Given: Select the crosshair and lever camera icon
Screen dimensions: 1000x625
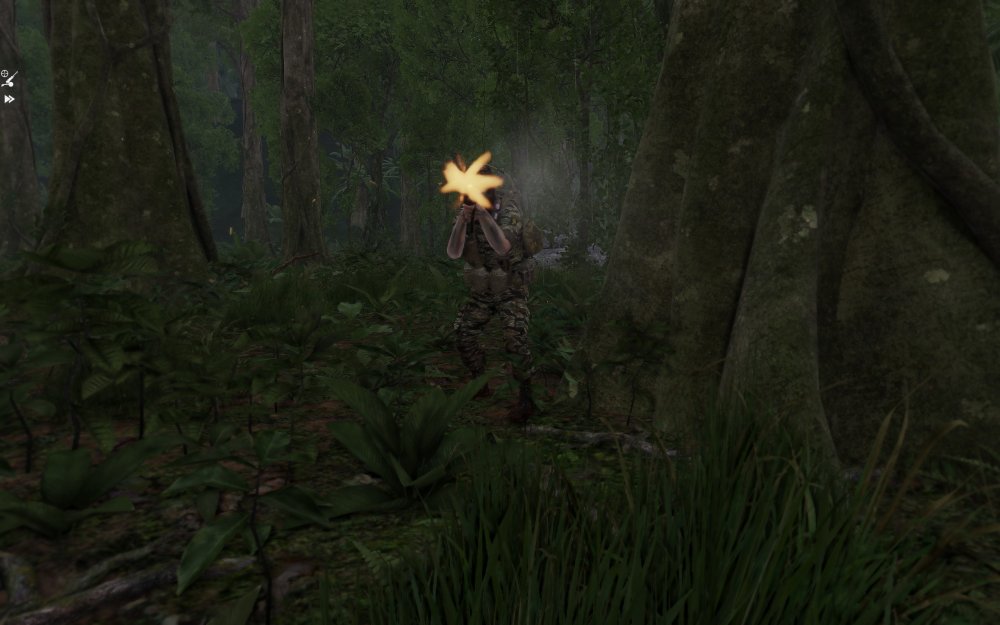Looking at the screenshot, I should pos(9,78).
